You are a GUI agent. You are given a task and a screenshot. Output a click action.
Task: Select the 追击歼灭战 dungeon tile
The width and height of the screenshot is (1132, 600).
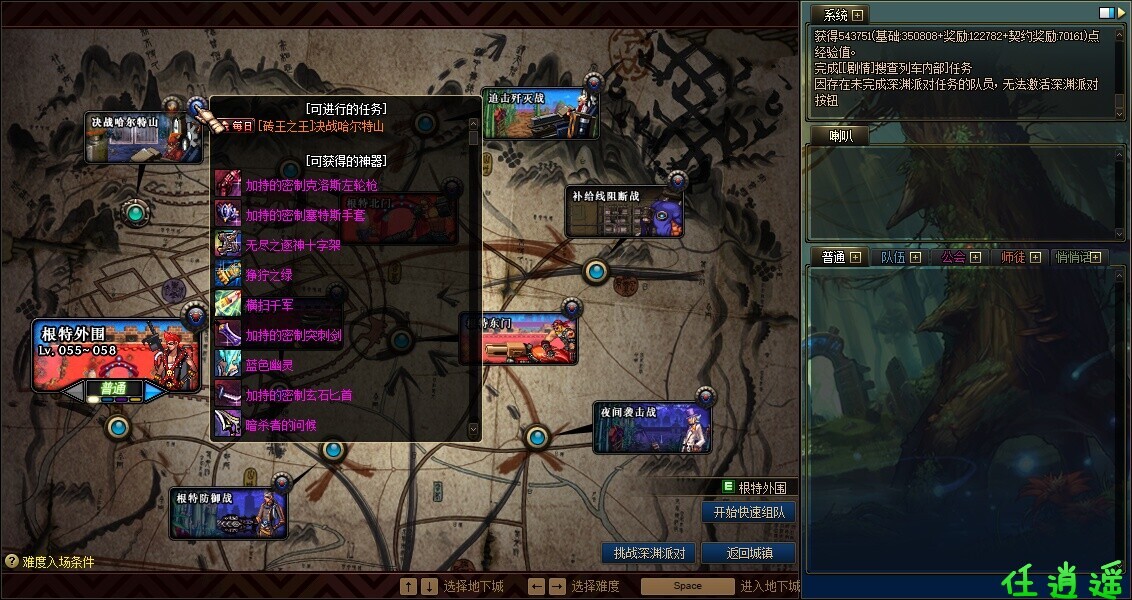pyautogui.click(x=540, y=113)
